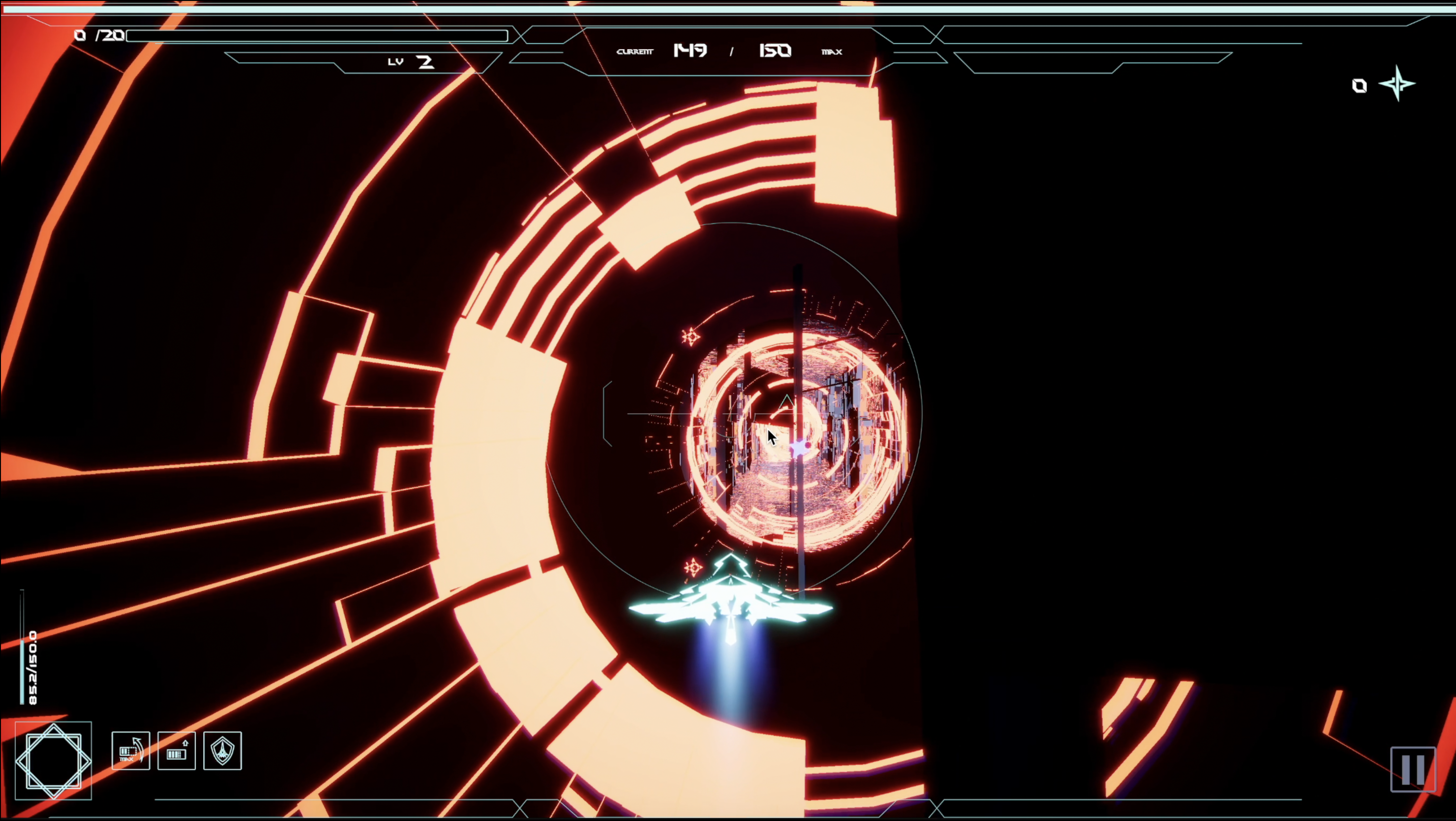Select the MAX label in ammo display

pyautogui.click(x=831, y=52)
